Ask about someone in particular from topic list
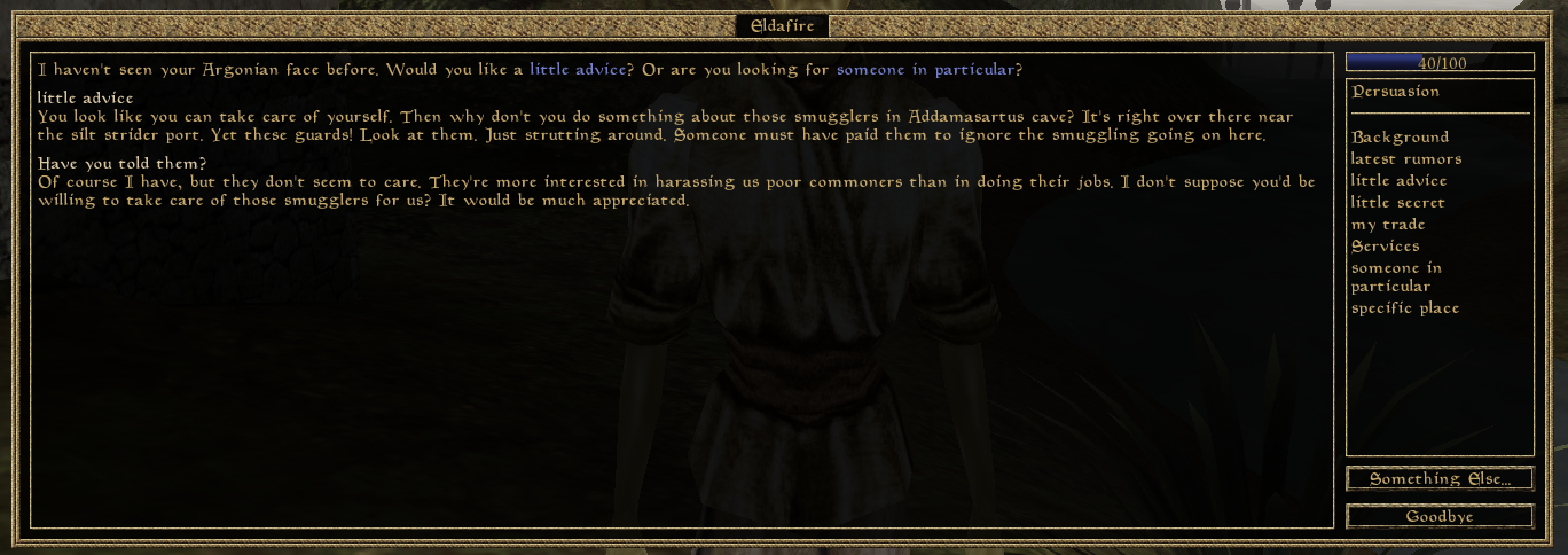 pyautogui.click(x=1395, y=276)
